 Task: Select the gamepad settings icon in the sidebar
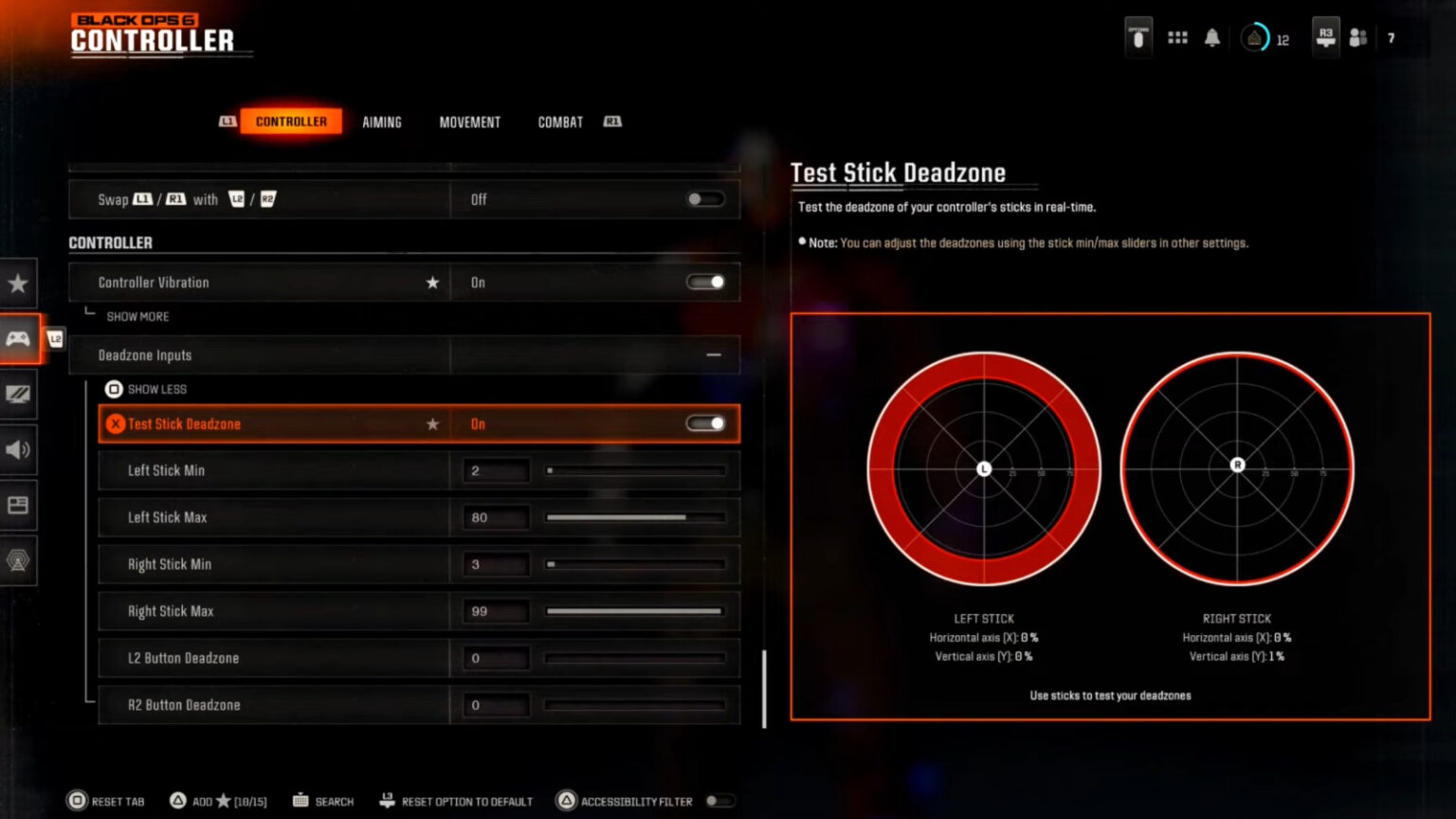coord(19,338)
